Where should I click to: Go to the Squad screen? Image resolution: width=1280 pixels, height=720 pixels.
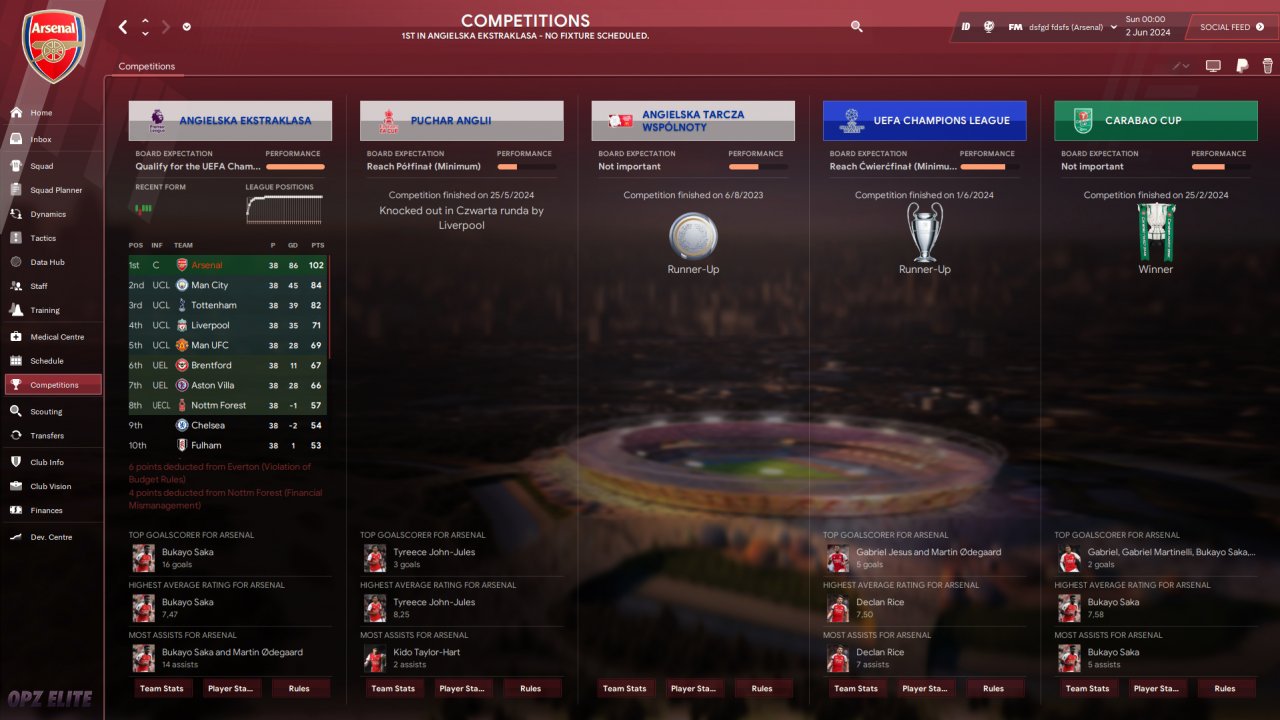click(41, 166)
